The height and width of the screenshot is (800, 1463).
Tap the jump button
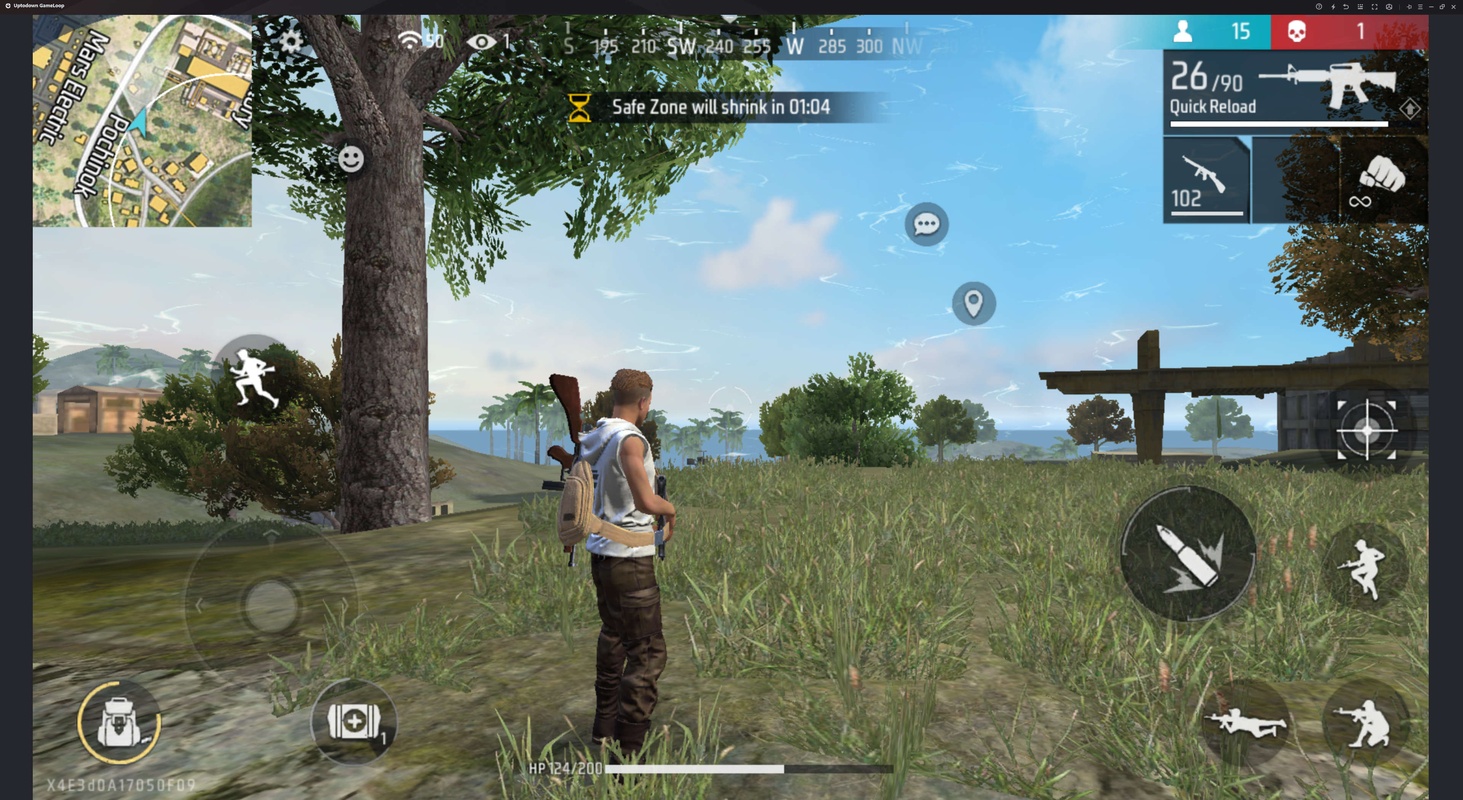[1364, 567]
